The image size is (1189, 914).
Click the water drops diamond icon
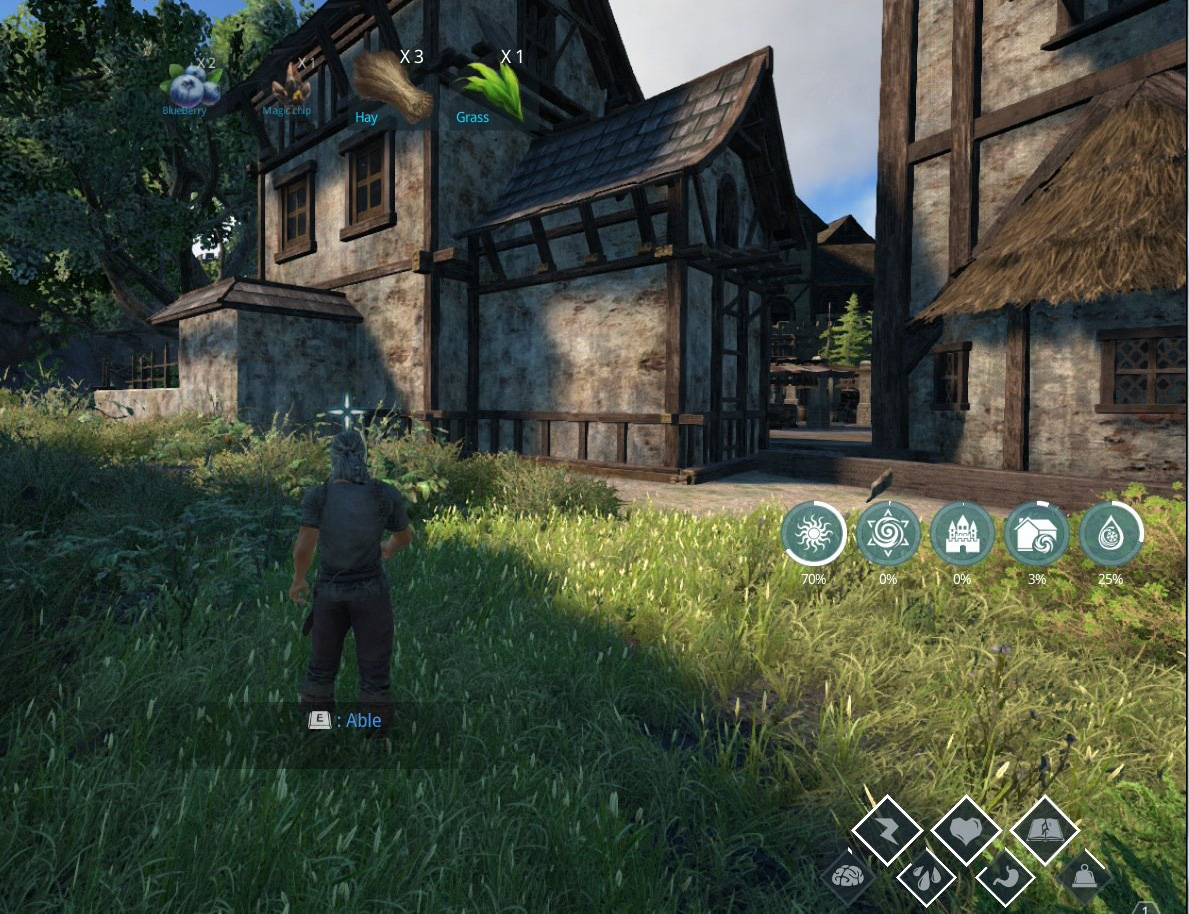pyautogui.click(x=926, y=878)
